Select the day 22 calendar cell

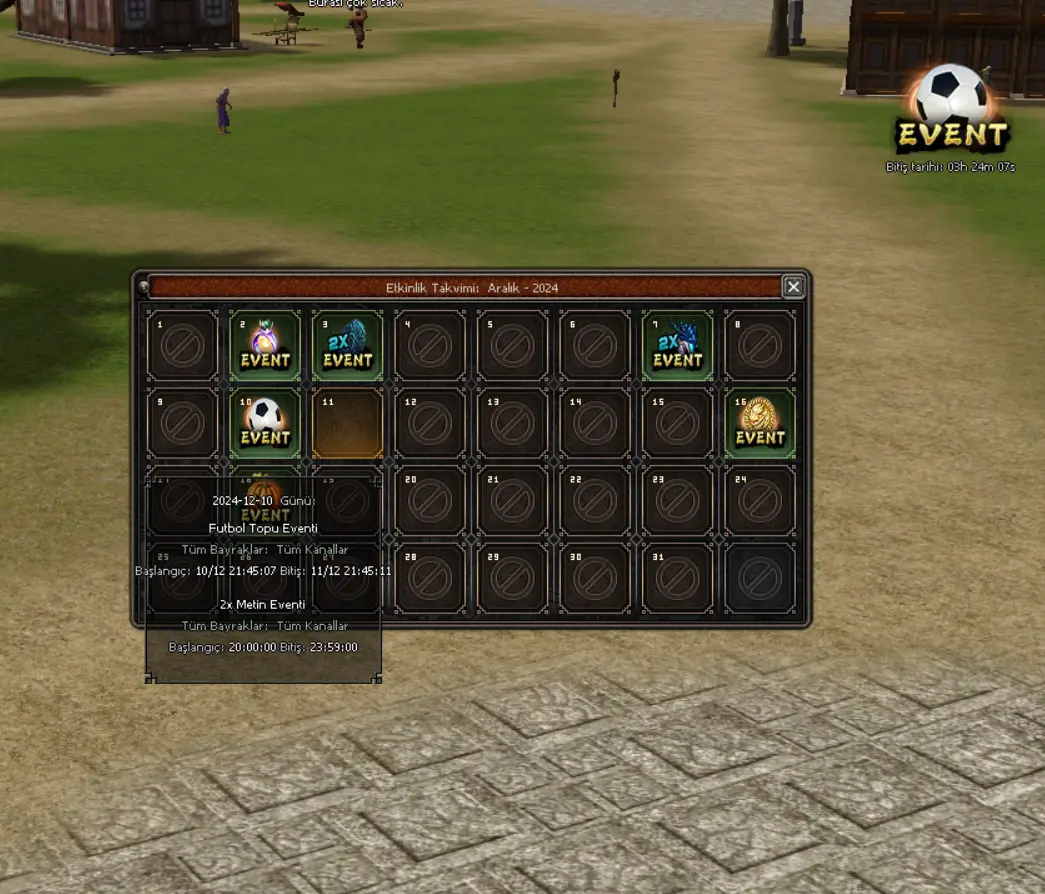(x=595, y=501)
